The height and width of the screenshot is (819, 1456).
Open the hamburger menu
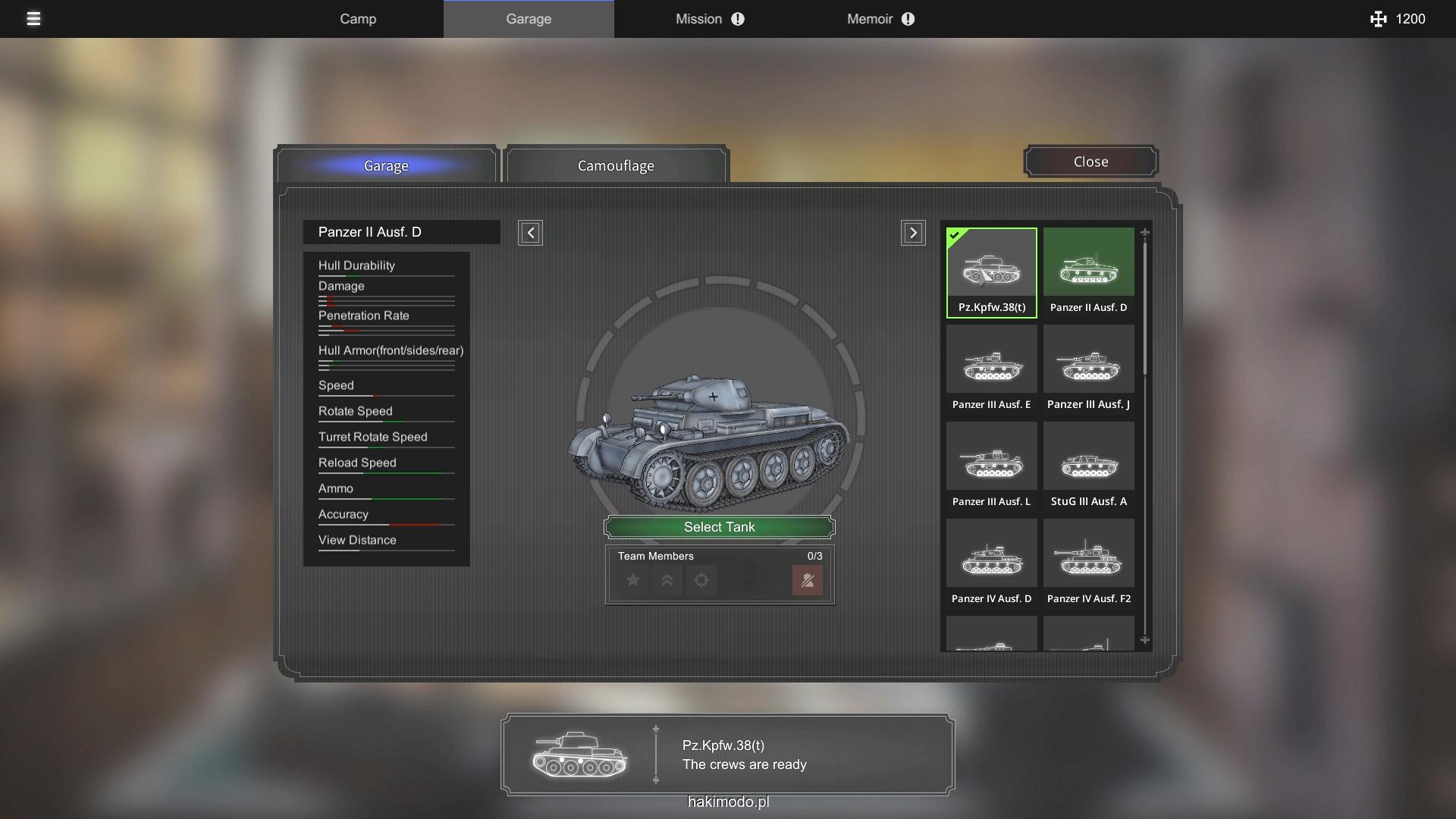[x=33, y=19]
